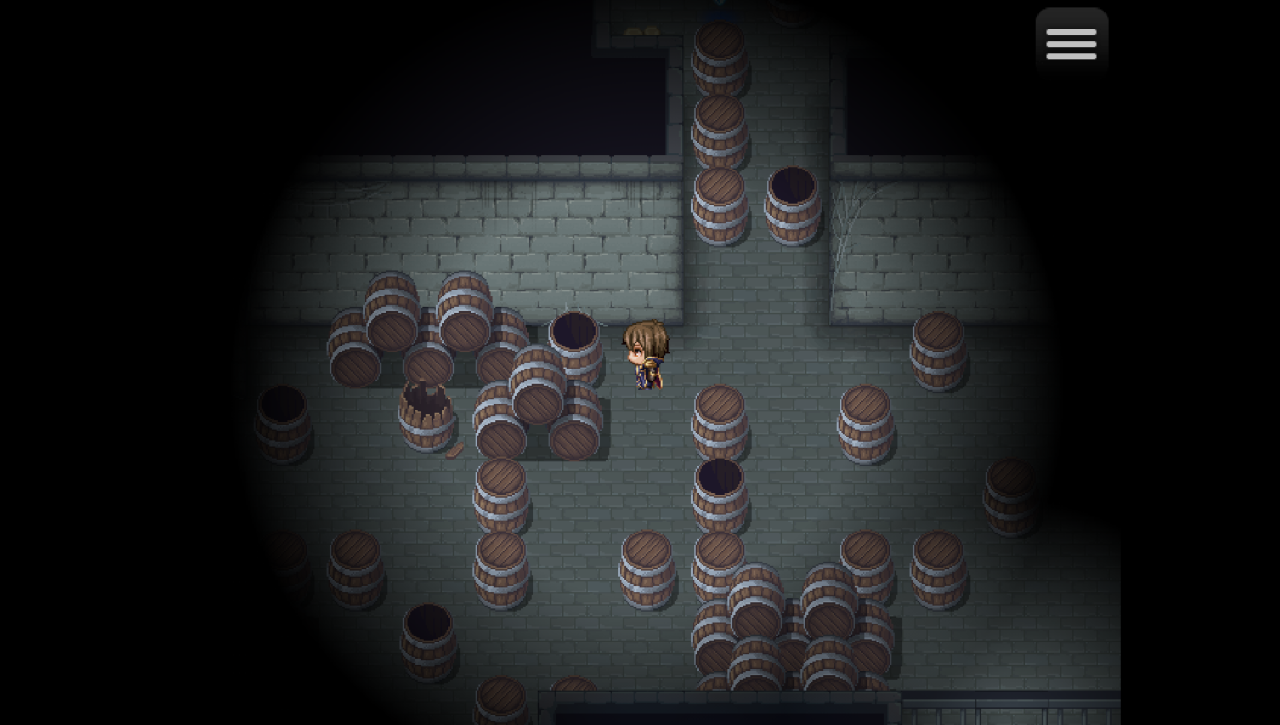1280x725 pixels.
Task: Open the hamburger menu button
Action: tap(1071, 43)
